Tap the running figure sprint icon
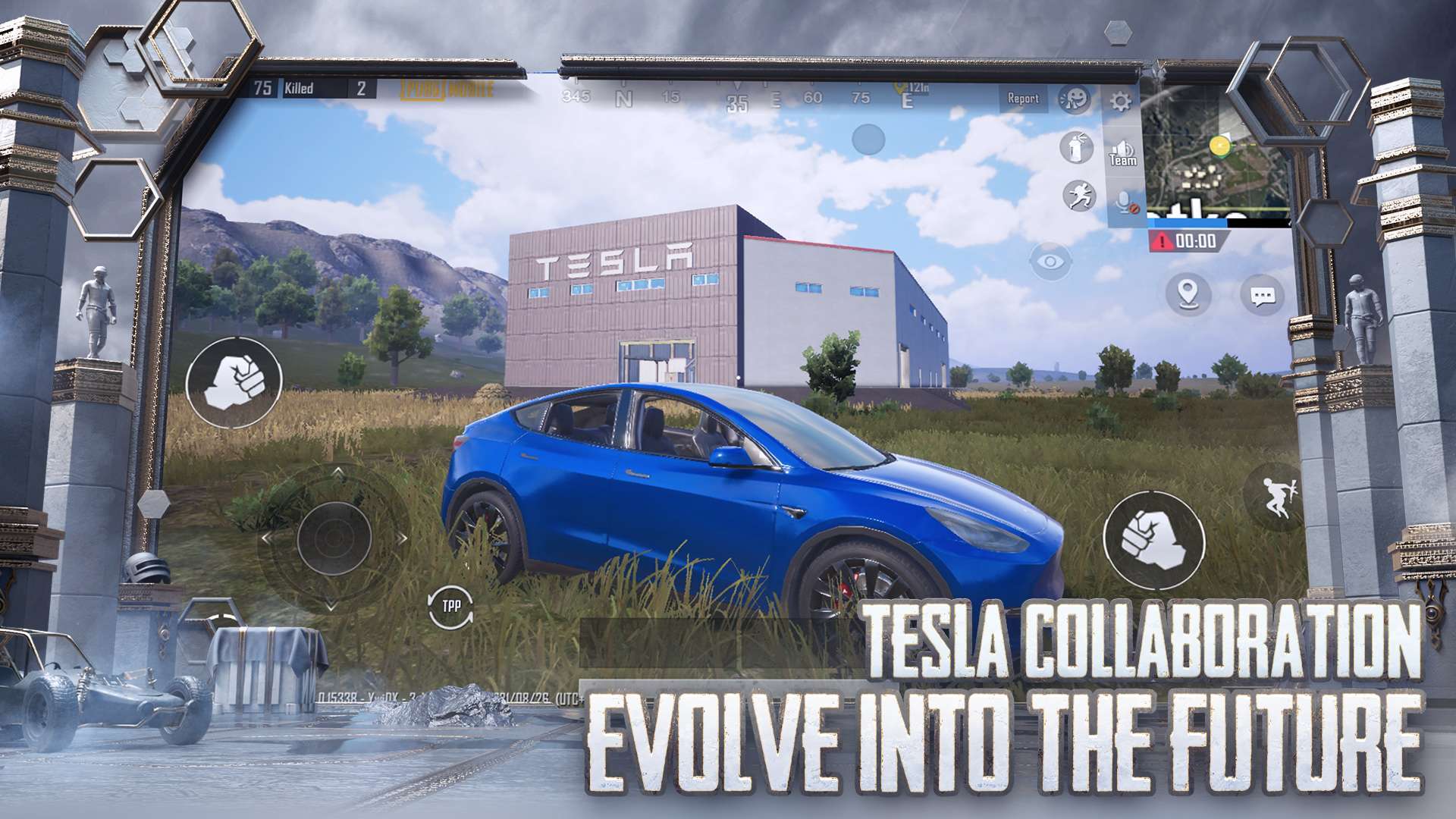Image resolution: width=1456 pixels, height=819 pixels. (x=1078, y=196)
